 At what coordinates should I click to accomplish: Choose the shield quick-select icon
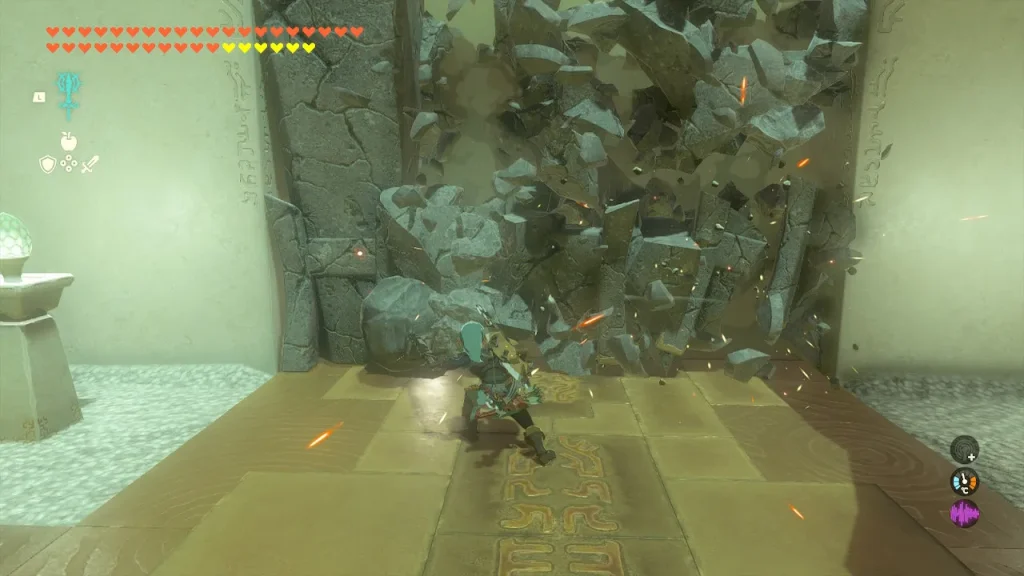tap(47, 164)
